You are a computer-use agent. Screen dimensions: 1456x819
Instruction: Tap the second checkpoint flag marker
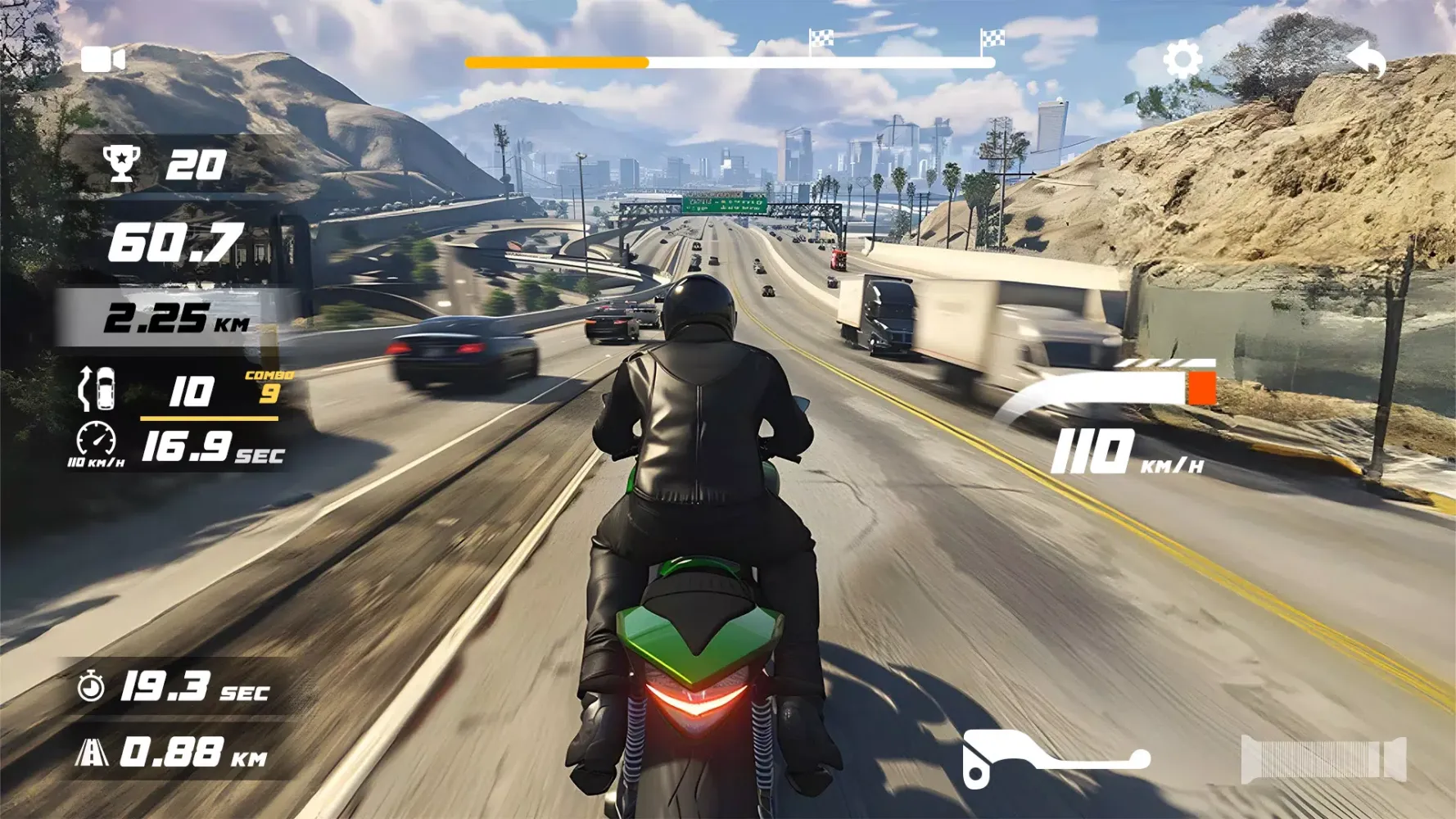click(x=992, y=37)
